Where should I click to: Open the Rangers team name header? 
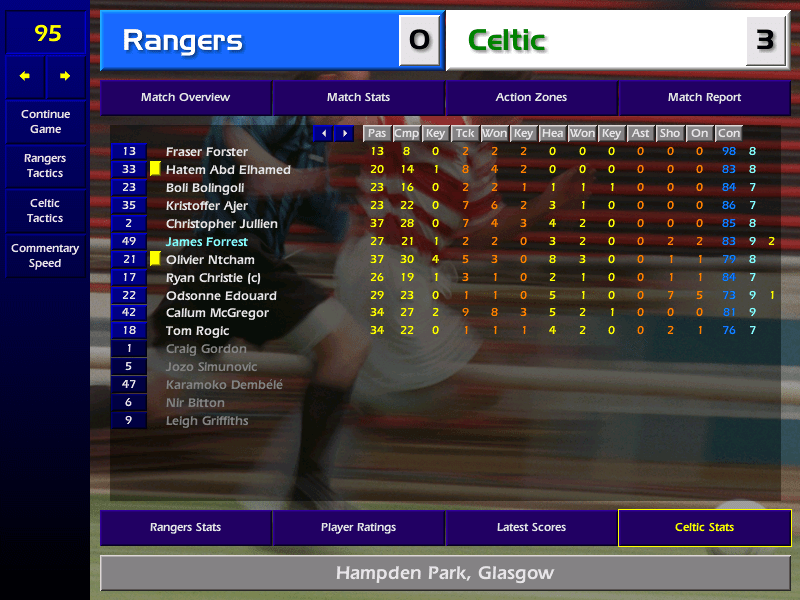point(250,41)
